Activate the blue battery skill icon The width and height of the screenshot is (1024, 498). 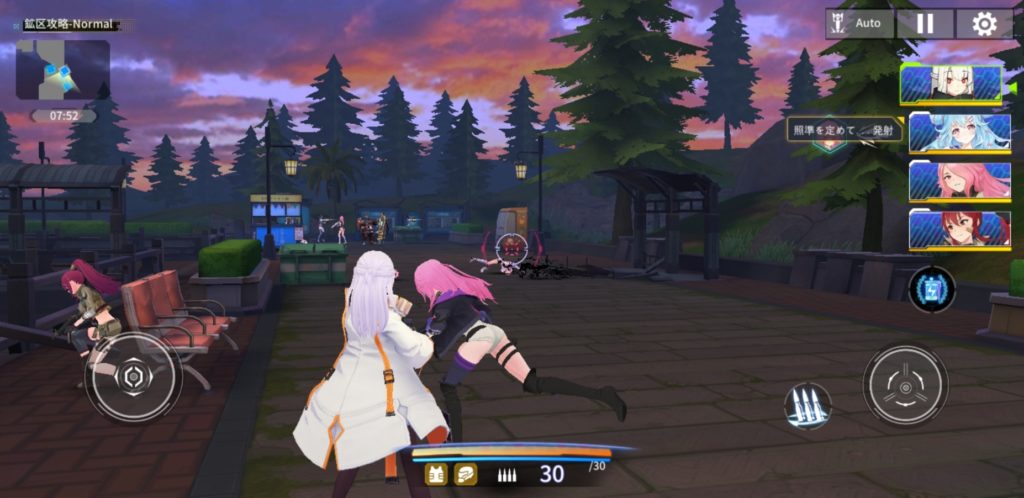pos(932,289)
